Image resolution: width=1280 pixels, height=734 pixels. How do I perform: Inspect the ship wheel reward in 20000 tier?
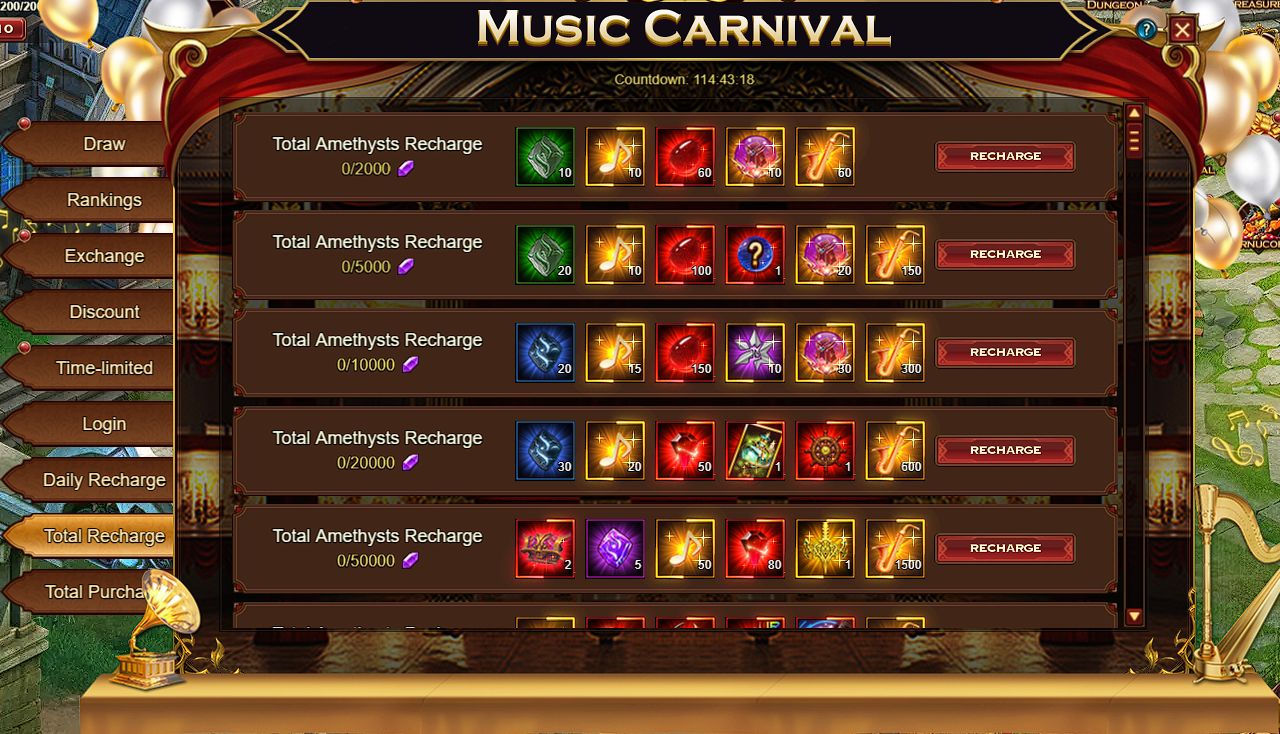[825, 450]
